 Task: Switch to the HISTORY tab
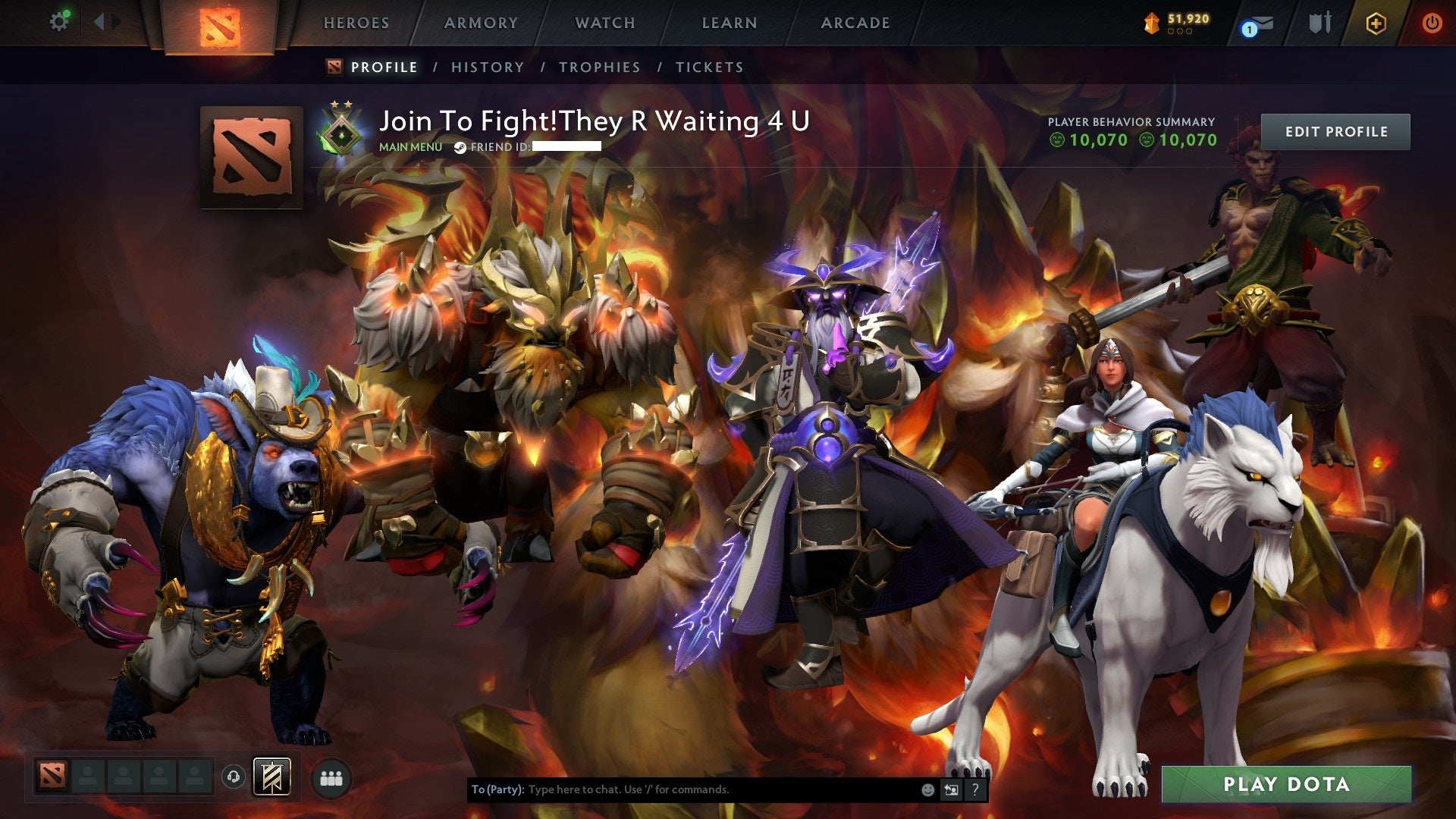487,67
